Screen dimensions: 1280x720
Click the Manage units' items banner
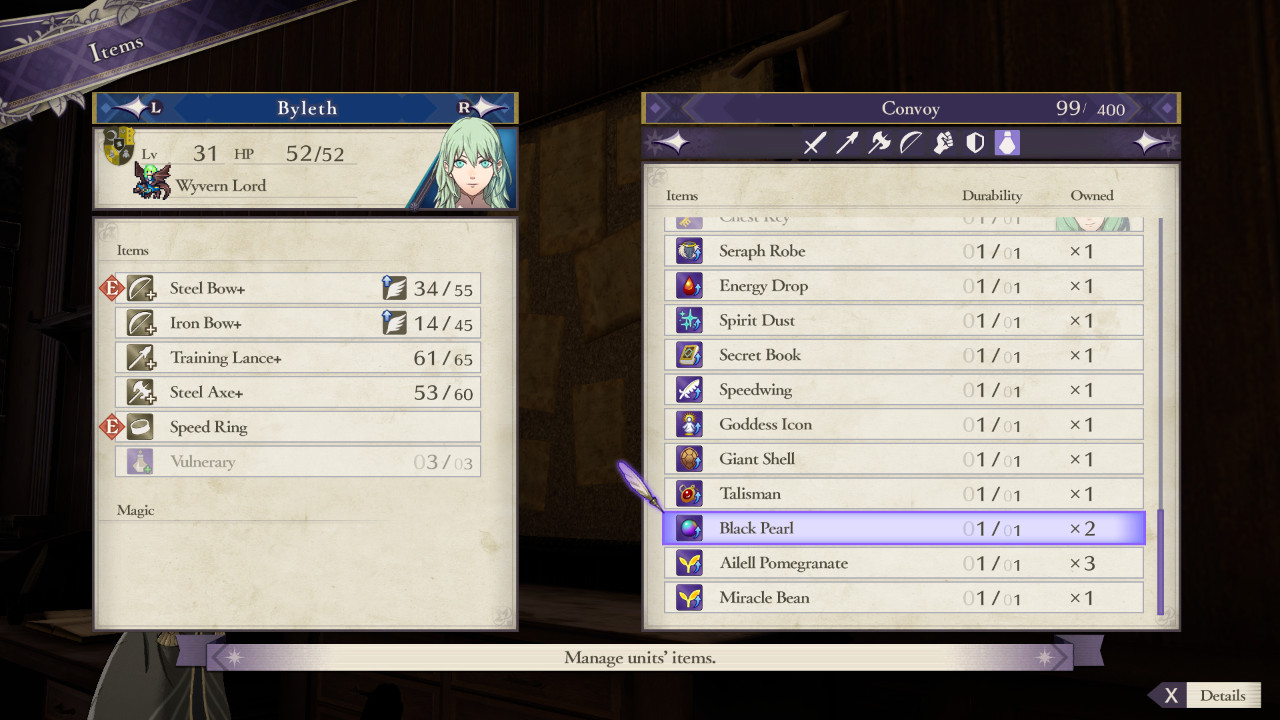638,657
